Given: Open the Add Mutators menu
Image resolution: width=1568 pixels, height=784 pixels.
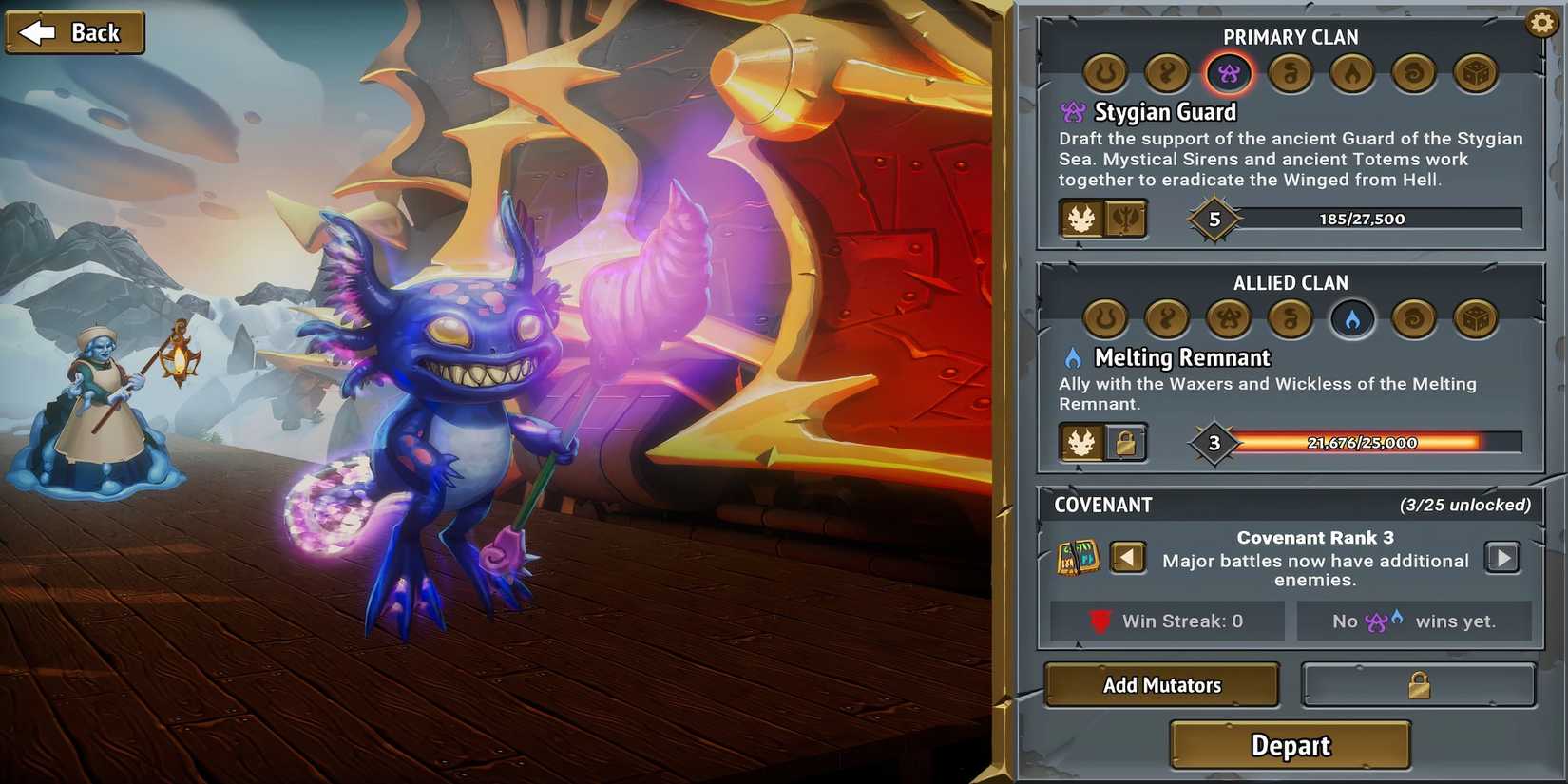Looking at the screenshot, I should click(x=1161, y=684).
